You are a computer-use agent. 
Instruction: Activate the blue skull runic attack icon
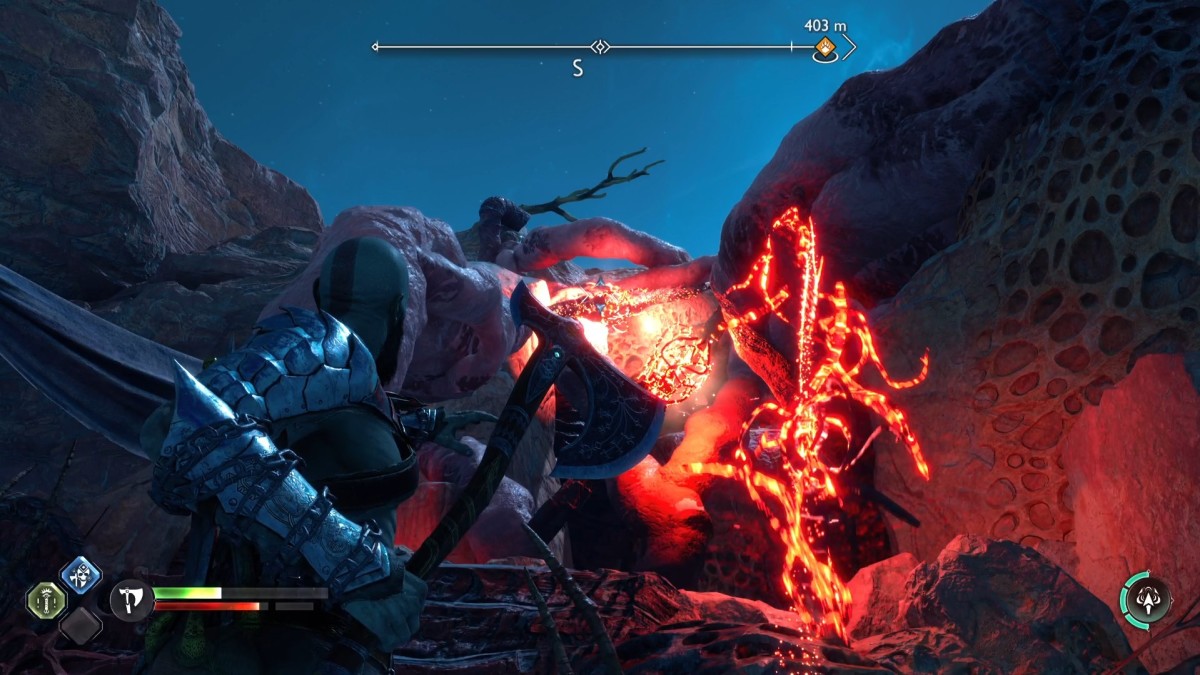coord(79,575)
